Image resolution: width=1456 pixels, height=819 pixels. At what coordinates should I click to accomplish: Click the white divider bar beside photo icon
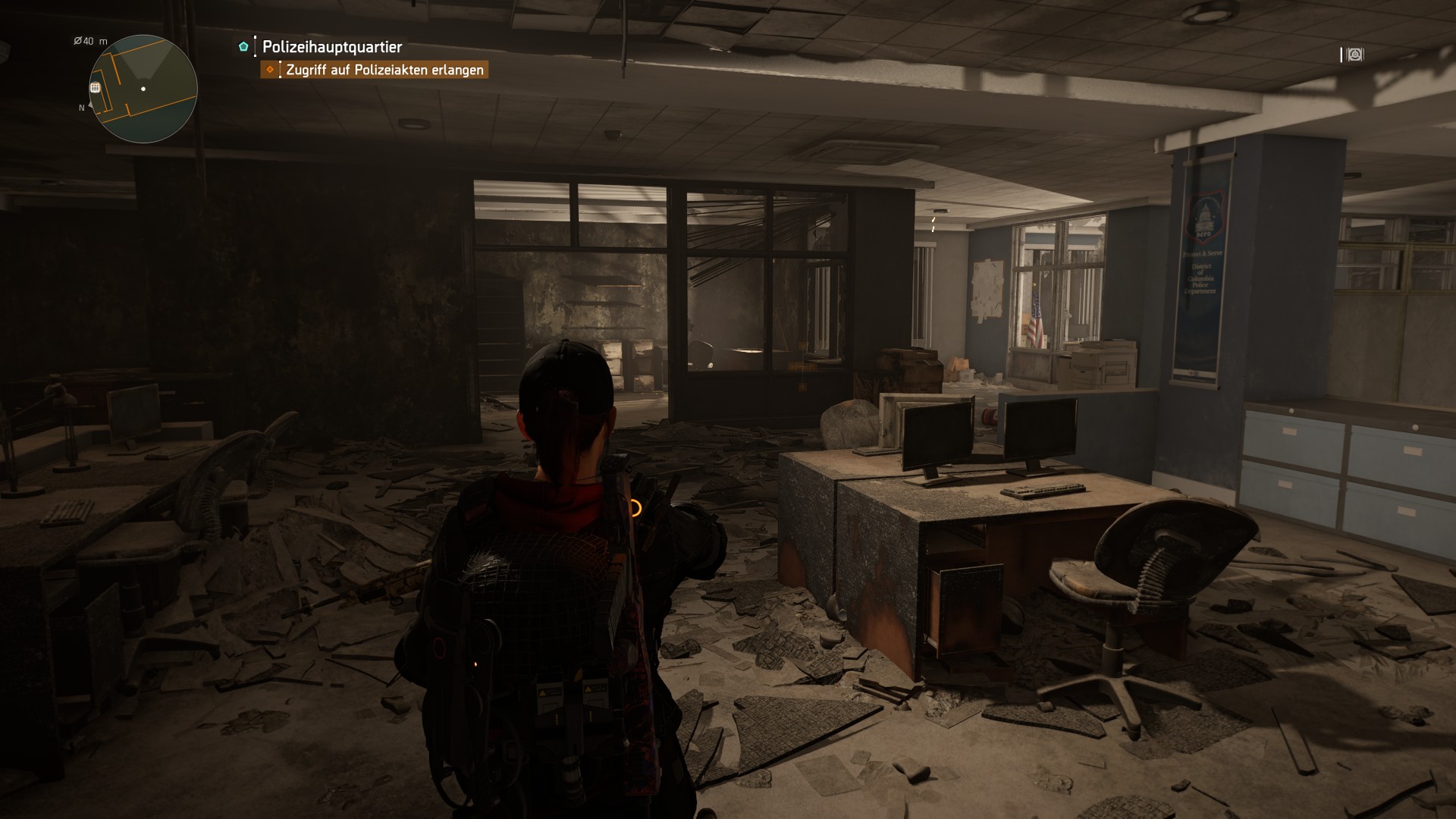click(1342, 54)
